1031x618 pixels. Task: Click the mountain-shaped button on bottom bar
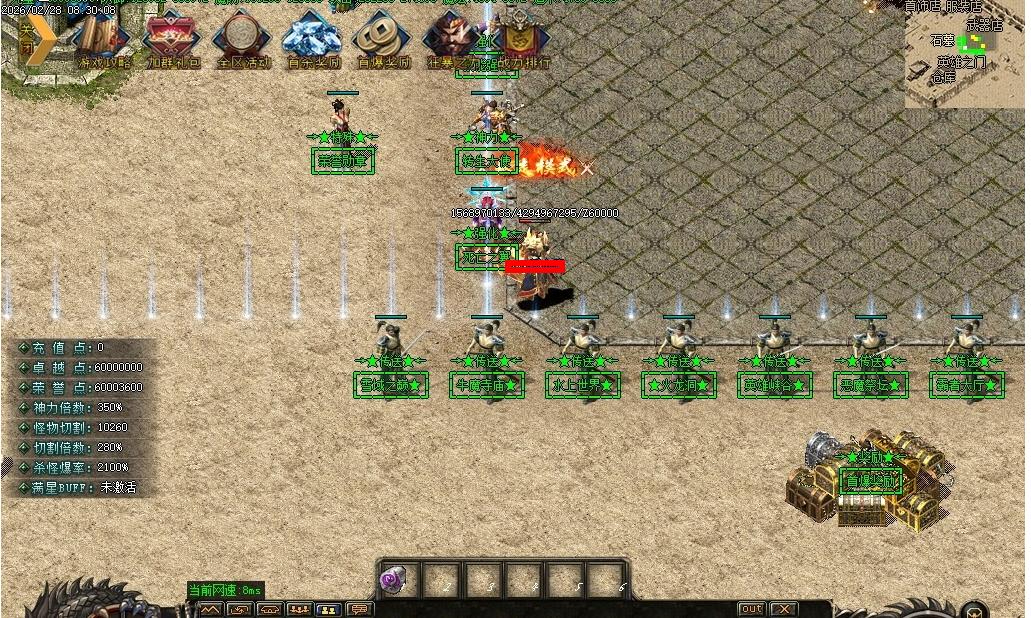tap(210, 609)
